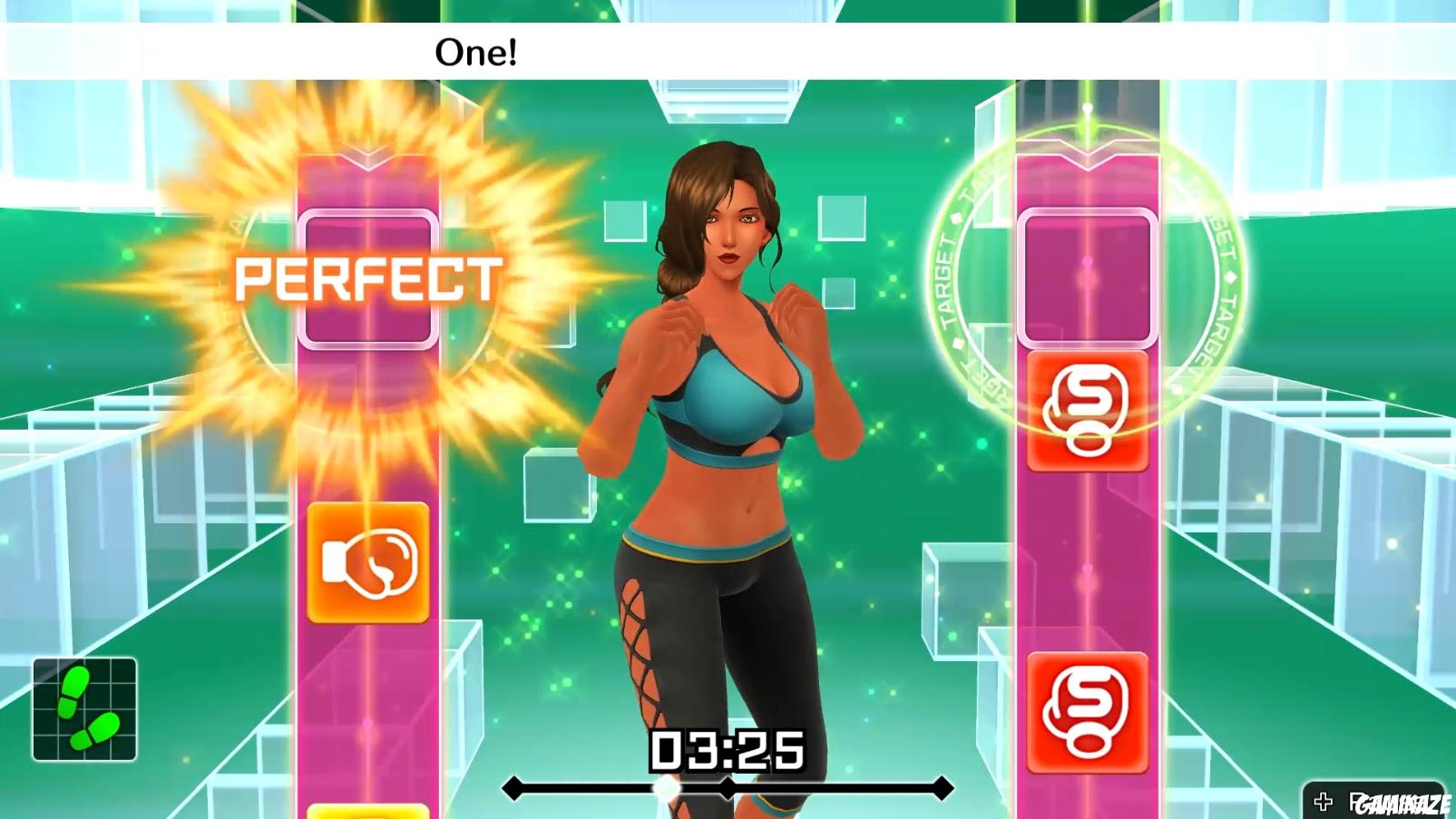Click the lower red step icon on right rail
Image resolution: width=1456 pixels, height=819 pixels.
[x=1086, y=714]
